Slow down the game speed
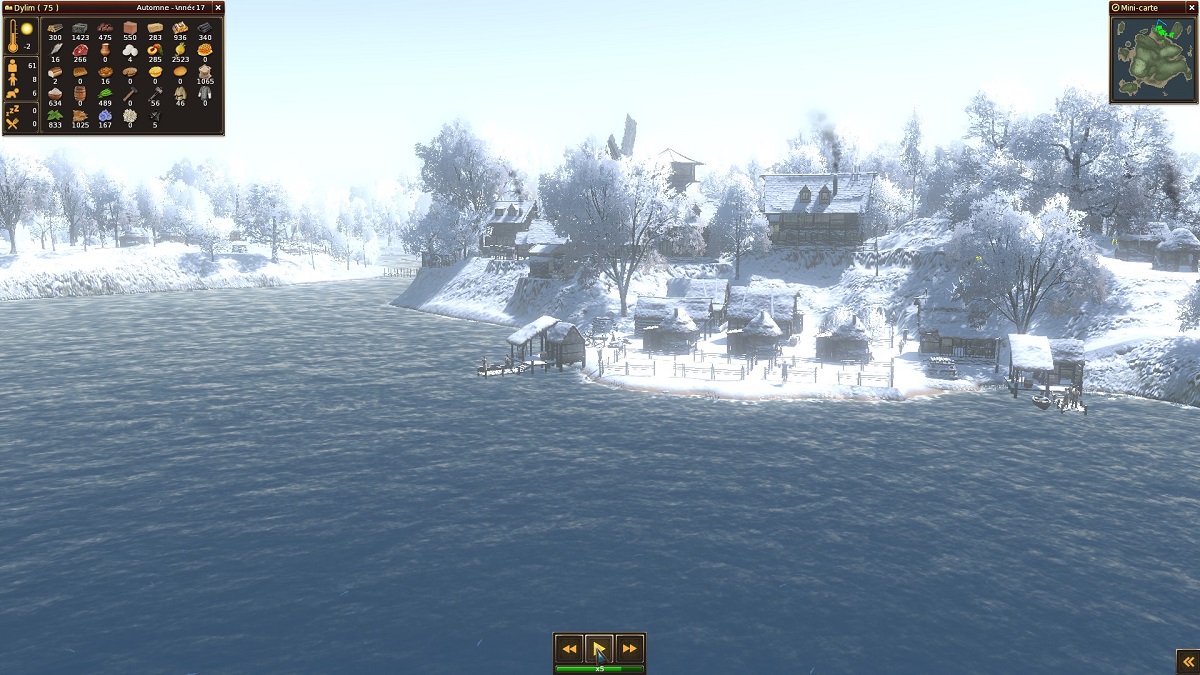This screenshot has height=675, width=1200. pyautogui.click(x=569, y=649)
